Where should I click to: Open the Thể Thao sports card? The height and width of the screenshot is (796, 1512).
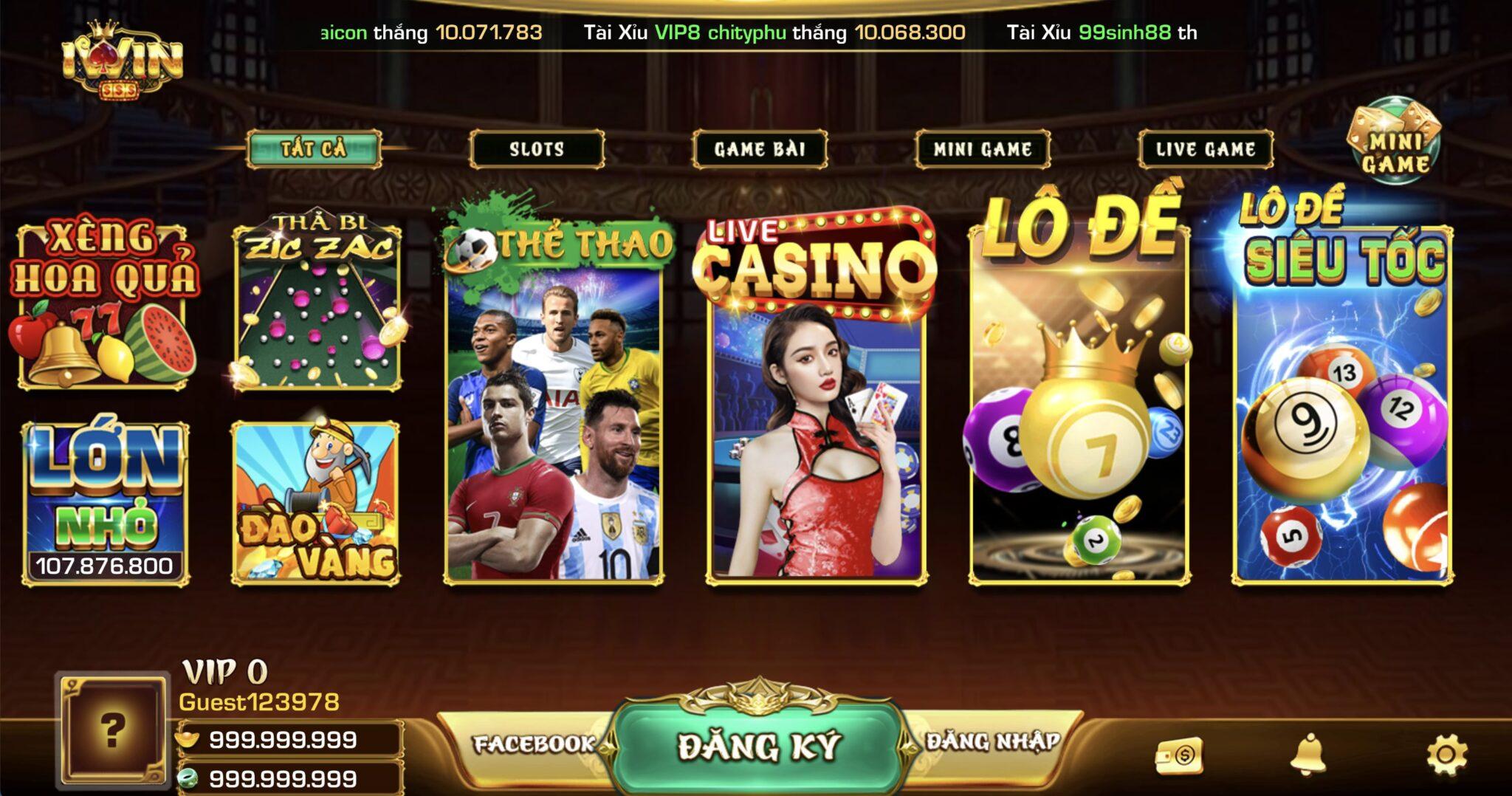554,399
